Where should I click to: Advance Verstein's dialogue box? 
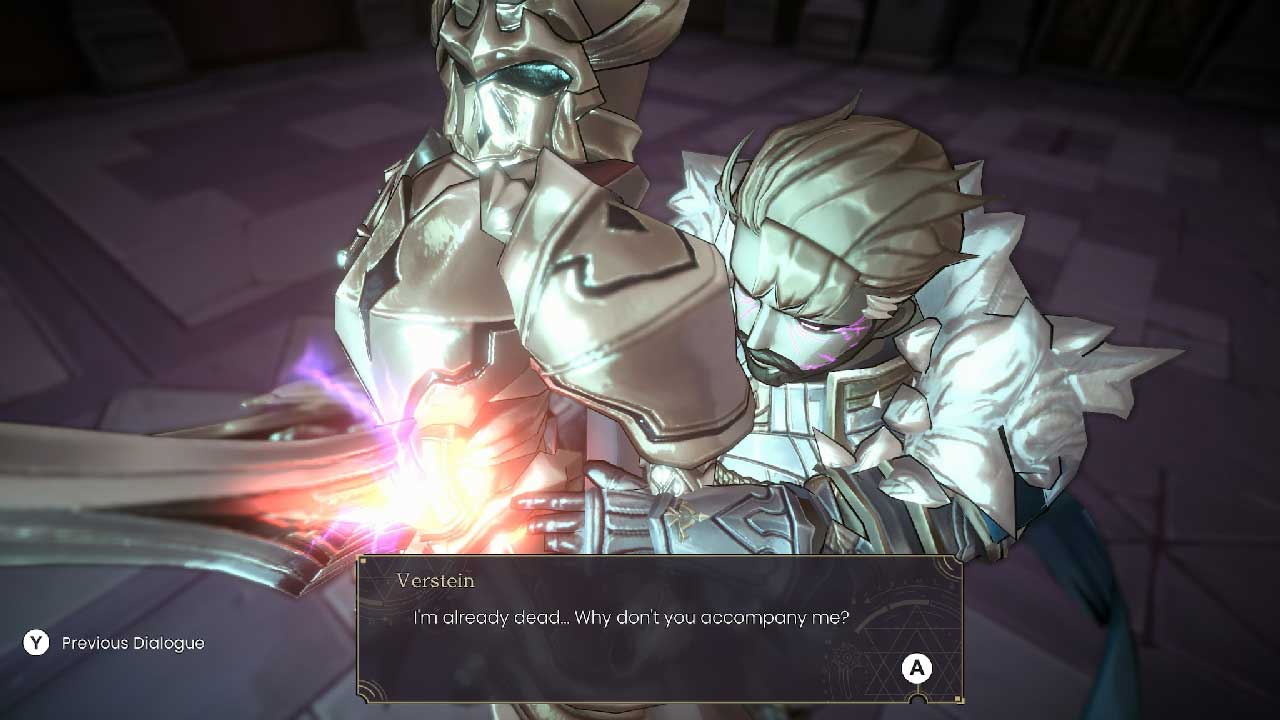(916, 669)
